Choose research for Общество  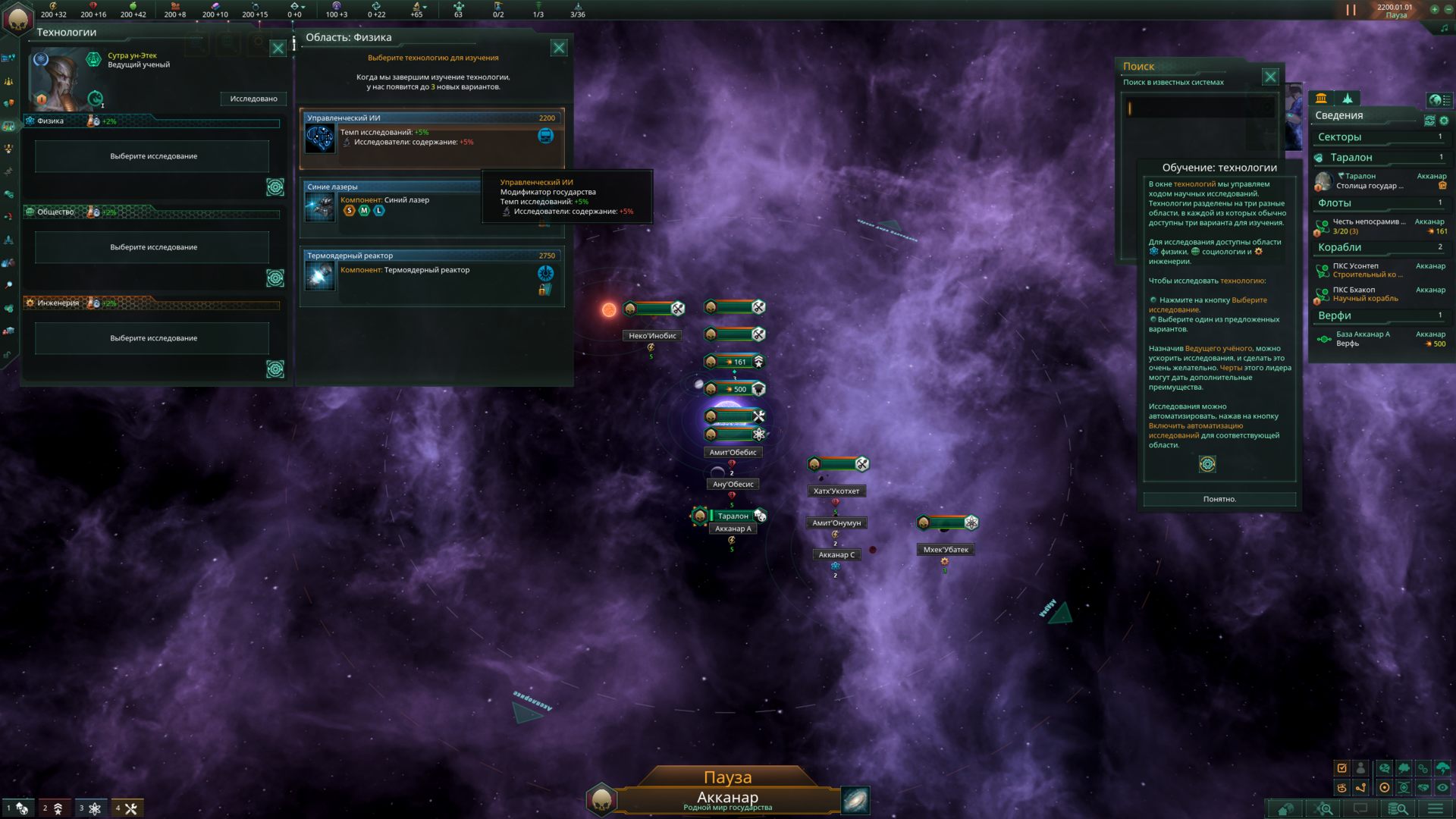(x=152, y=247)
